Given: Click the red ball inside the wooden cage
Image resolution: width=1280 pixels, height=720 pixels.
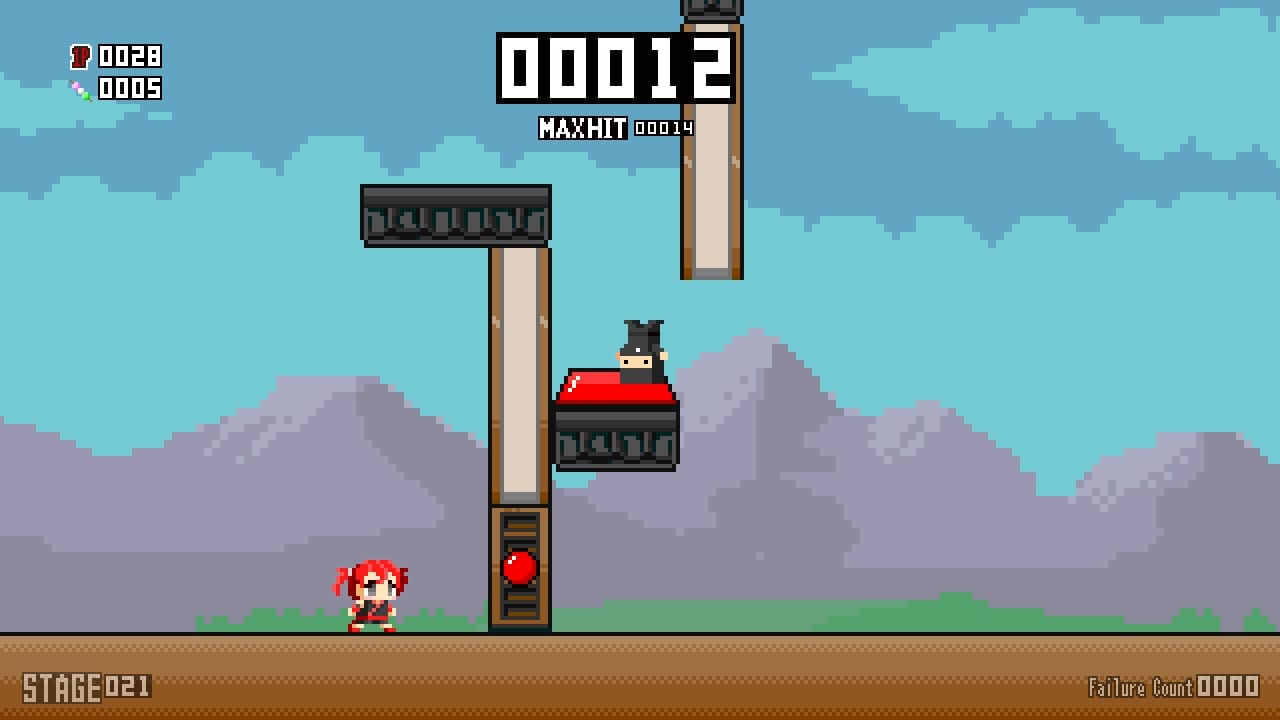Looking at the screenshot, I should click(x=521, y=566).
